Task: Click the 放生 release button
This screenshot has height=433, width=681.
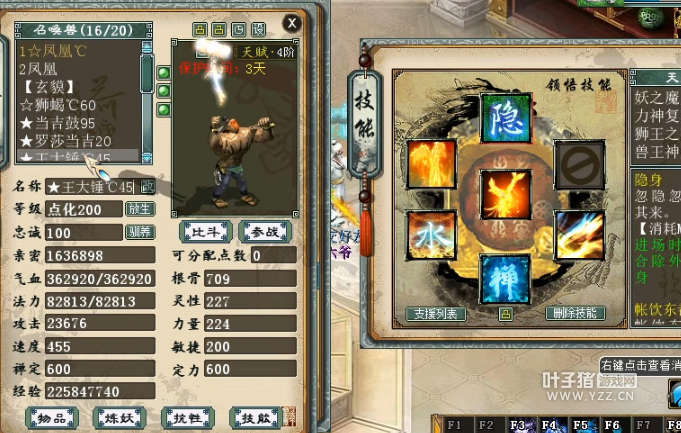Action: tap(139, 209)
